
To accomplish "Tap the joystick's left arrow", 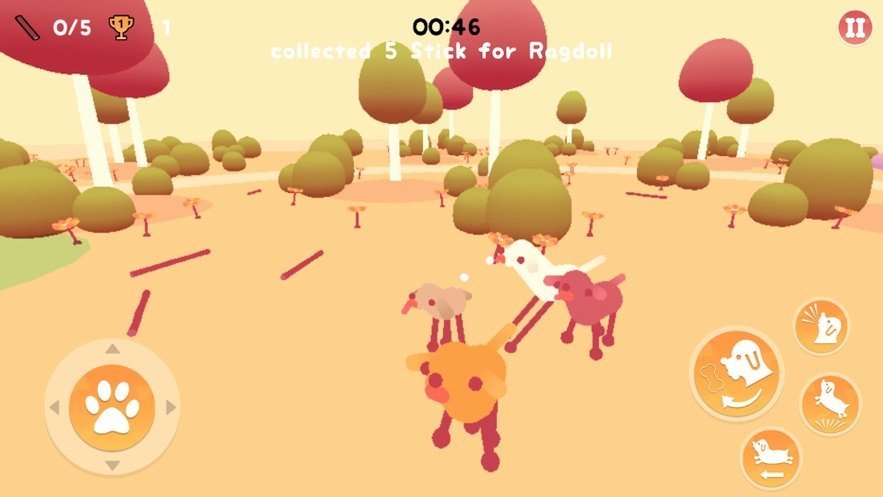I will [54, 407].
